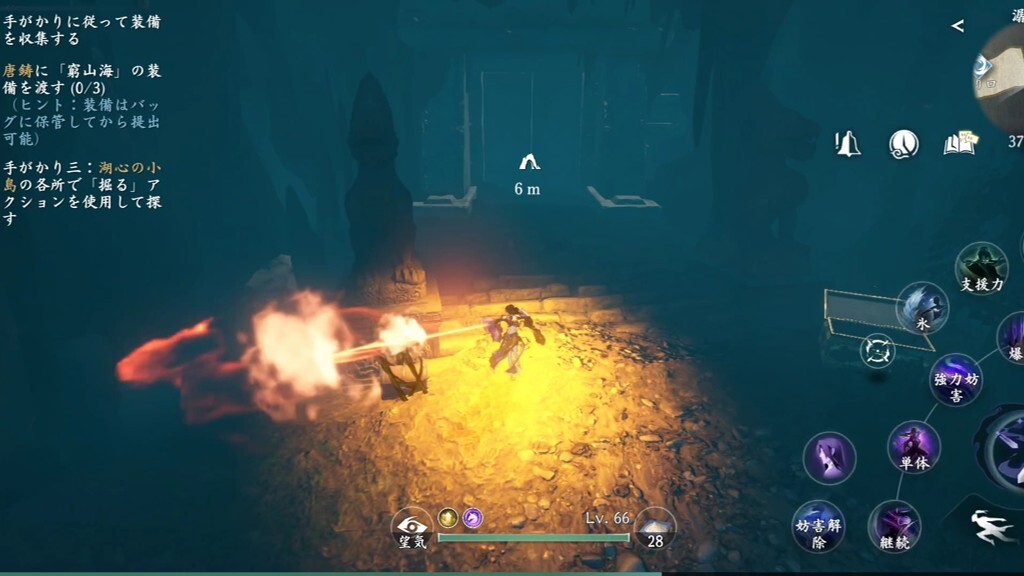Open the swirl emblem menu icon
The height and width of the screenshot is (576, 1024).
(904, 144)
